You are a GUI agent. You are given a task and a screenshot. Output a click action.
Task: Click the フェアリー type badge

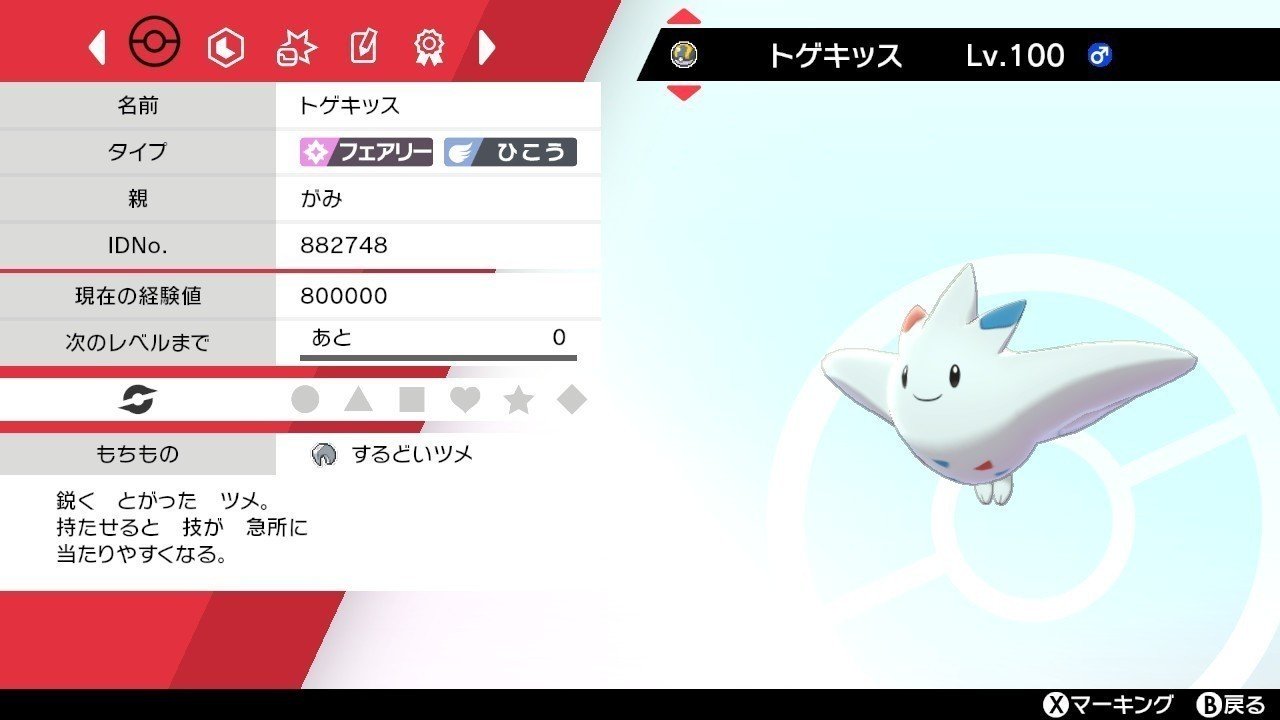365,152
